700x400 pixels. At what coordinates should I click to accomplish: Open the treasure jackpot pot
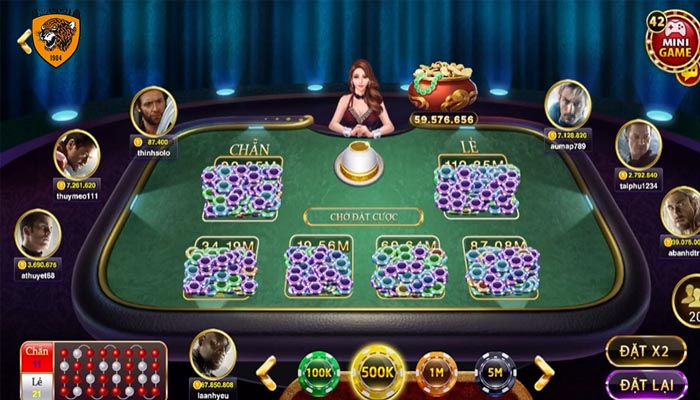pos(441,87)
